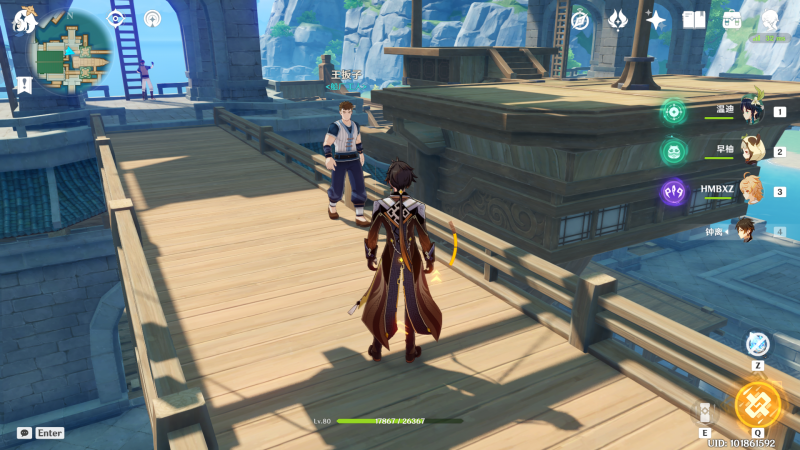This screenshot has width=800, height=450.
Task: Open the Wish star icon
Action: (x=656, y=19)
